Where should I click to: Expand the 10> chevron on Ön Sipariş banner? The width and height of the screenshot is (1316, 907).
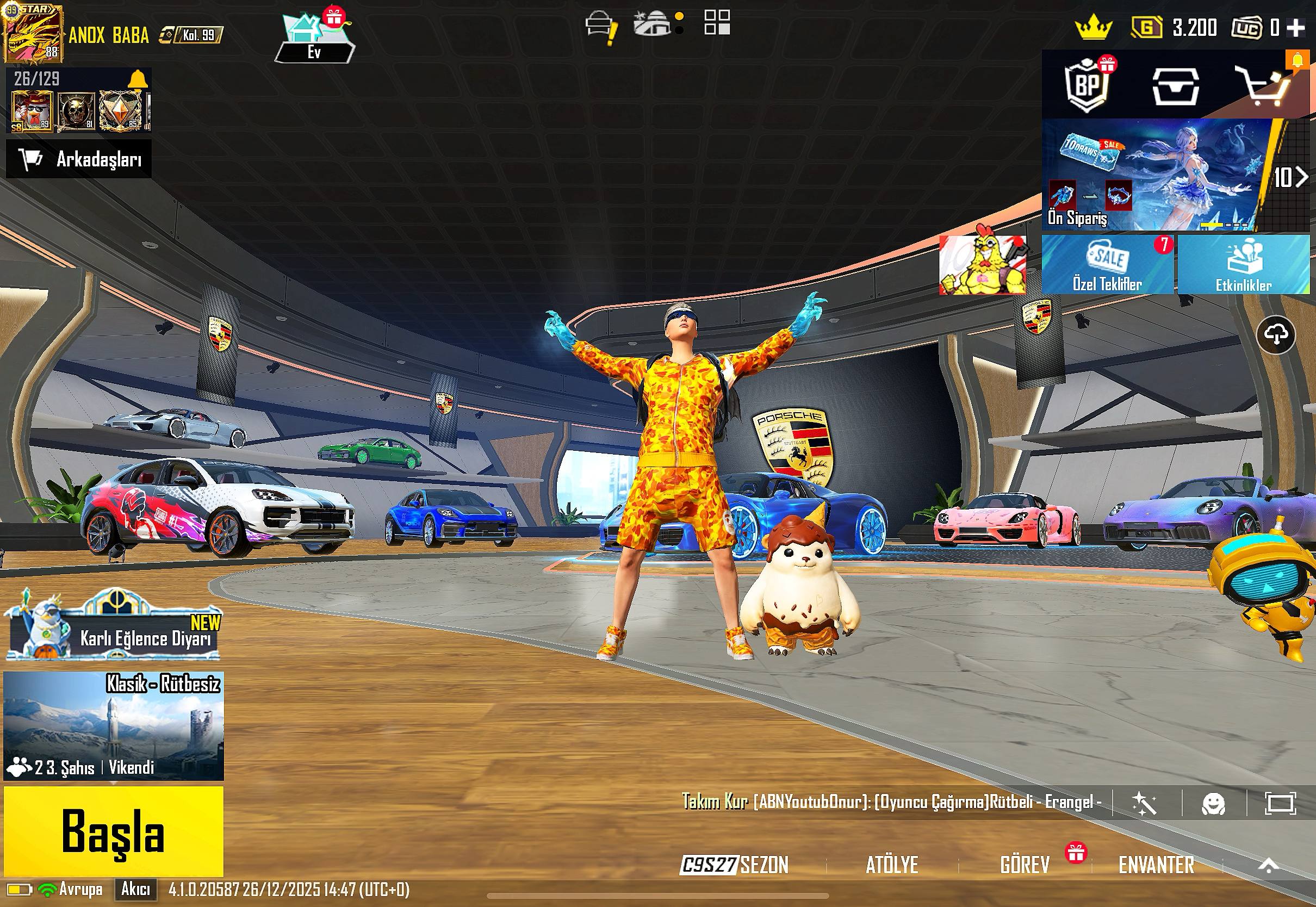[x=1294, y=177]
